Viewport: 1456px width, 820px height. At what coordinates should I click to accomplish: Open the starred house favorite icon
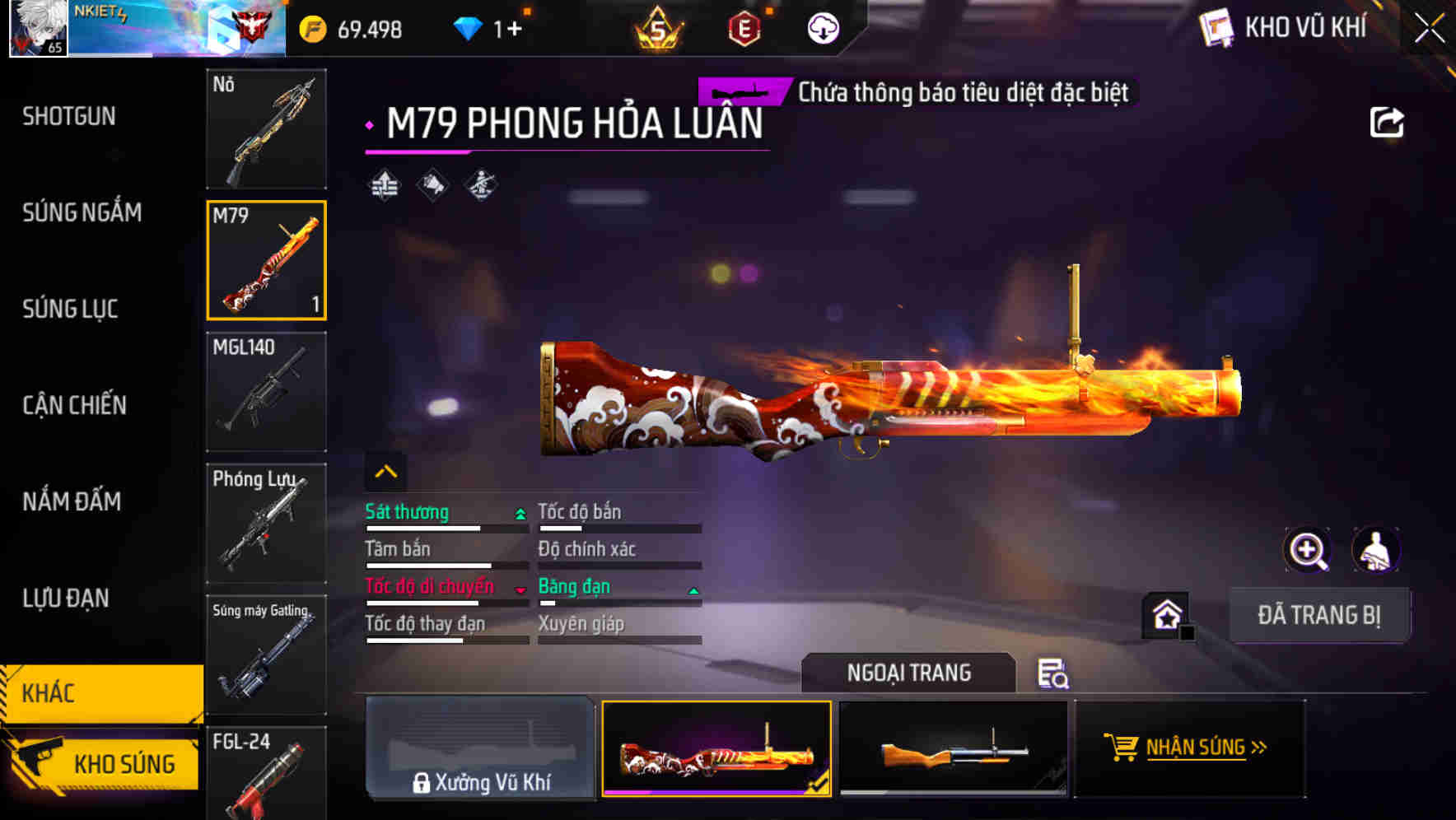tap(1166, 614)
